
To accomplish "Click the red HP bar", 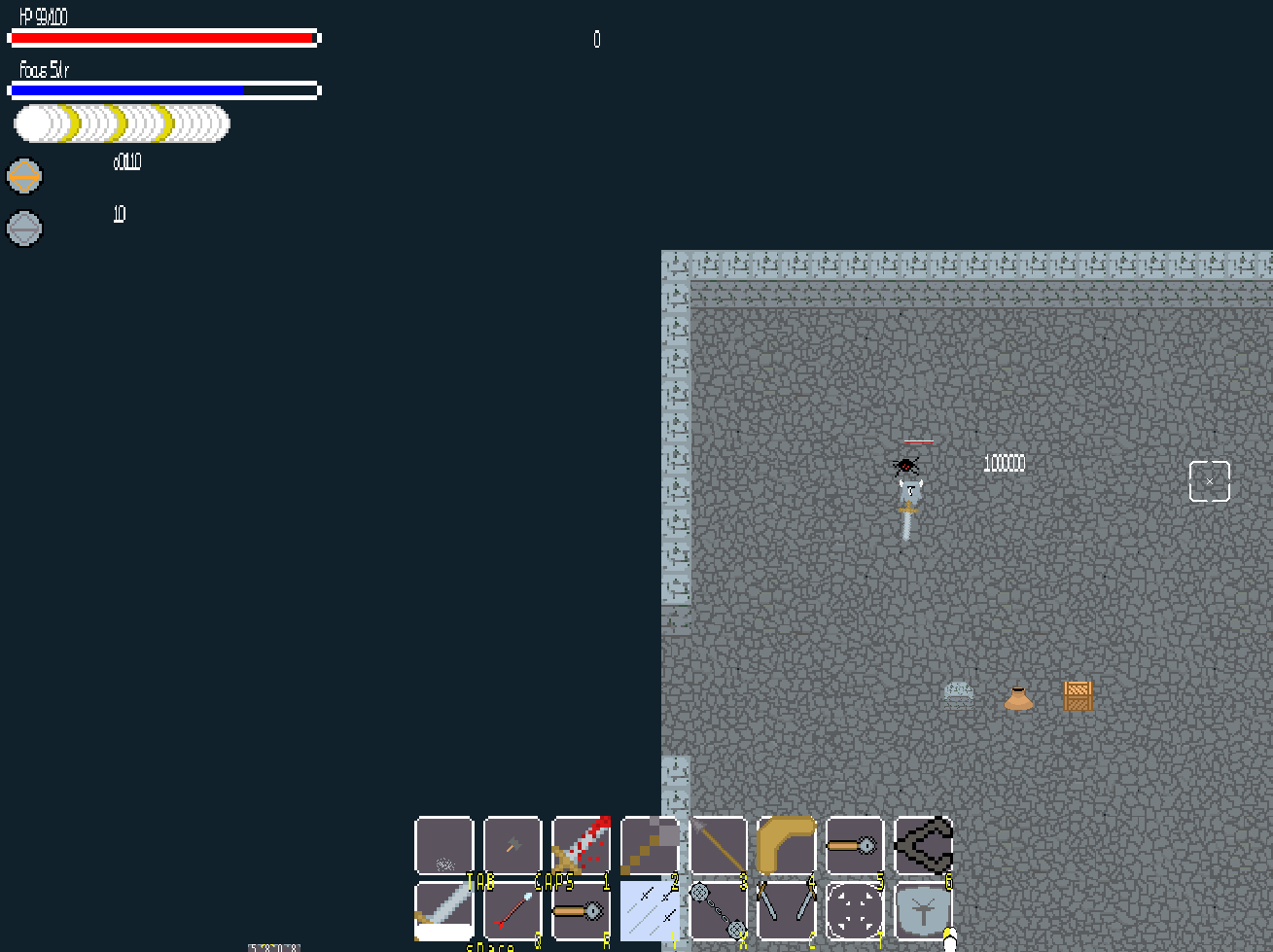I will (x=163, y=38).
